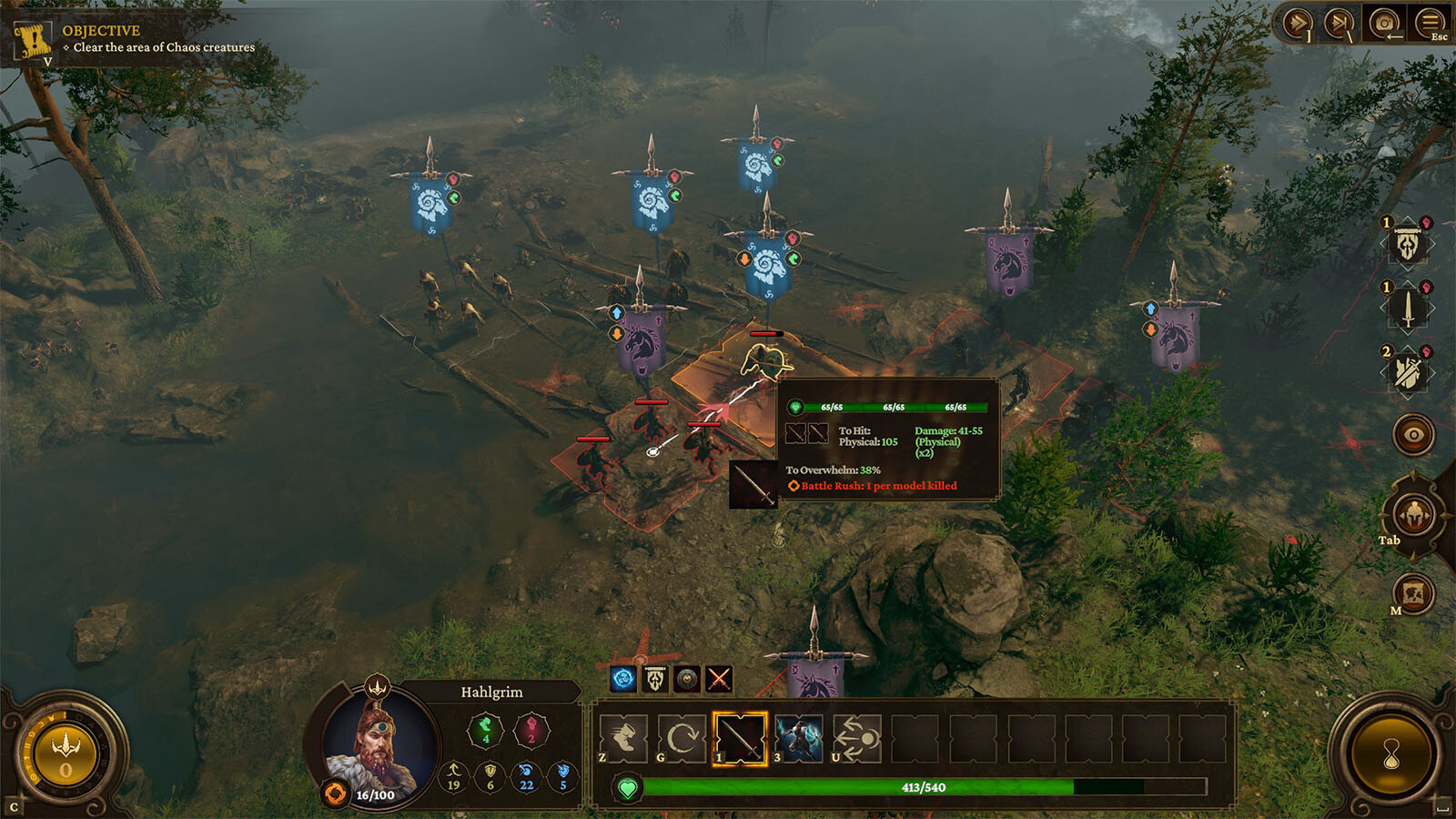Select the sword melee attack ability

point(741,739)
